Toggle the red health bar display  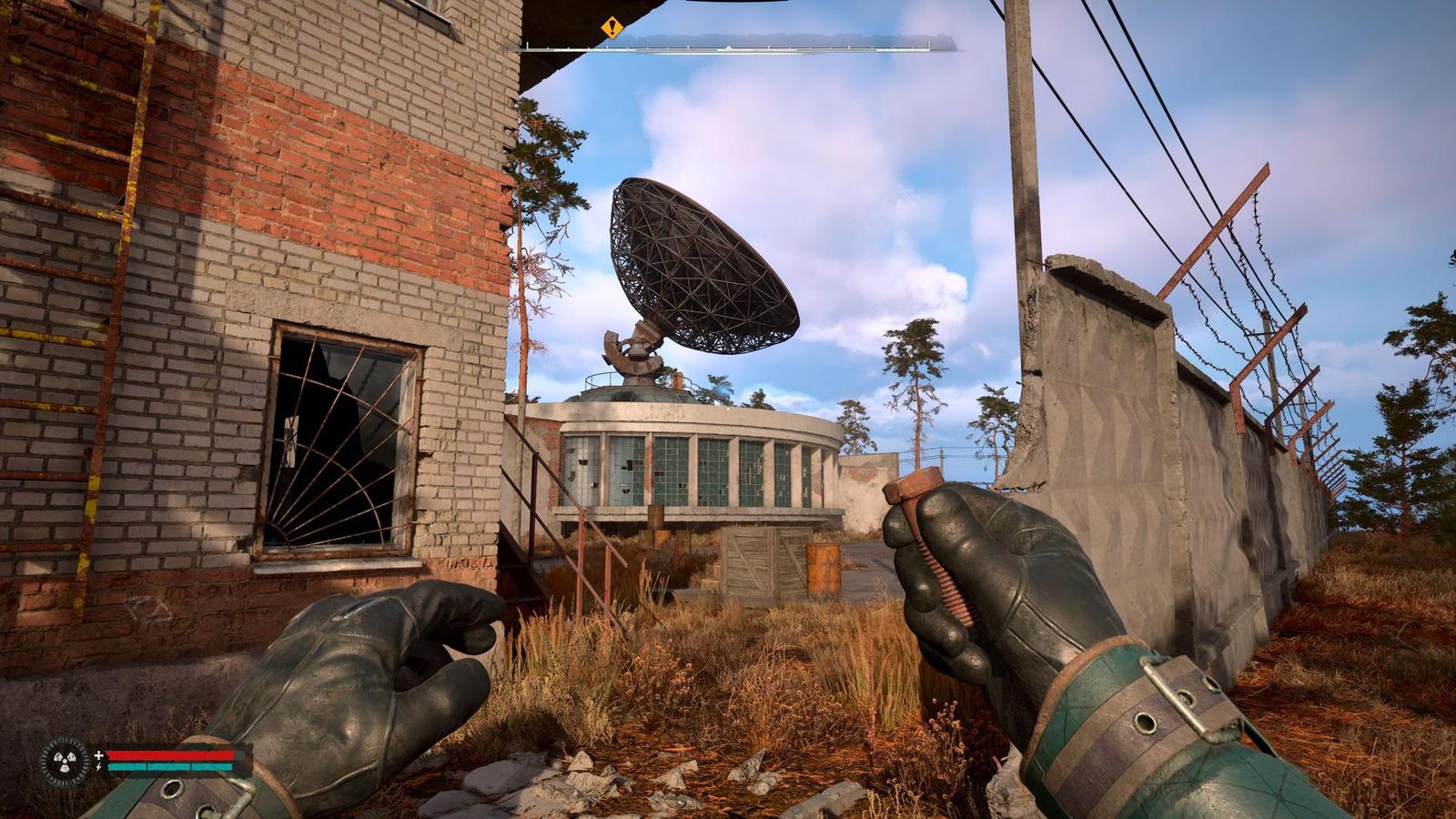168,754
